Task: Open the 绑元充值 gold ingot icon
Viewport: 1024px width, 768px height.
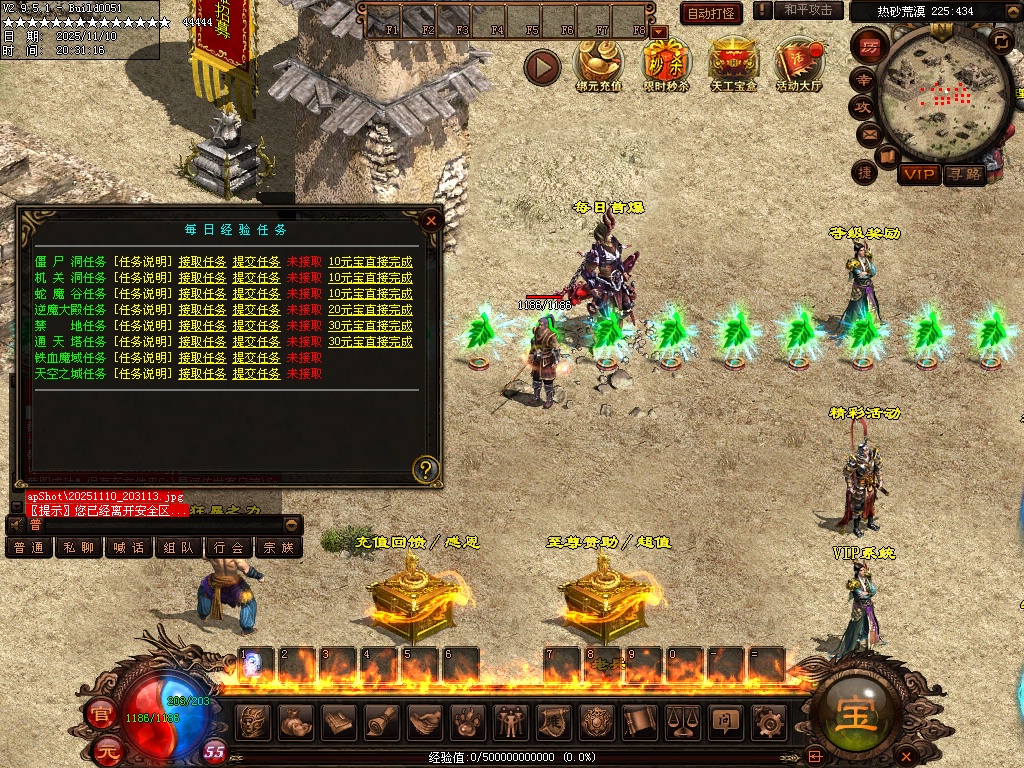Action: tap(598, 63)
